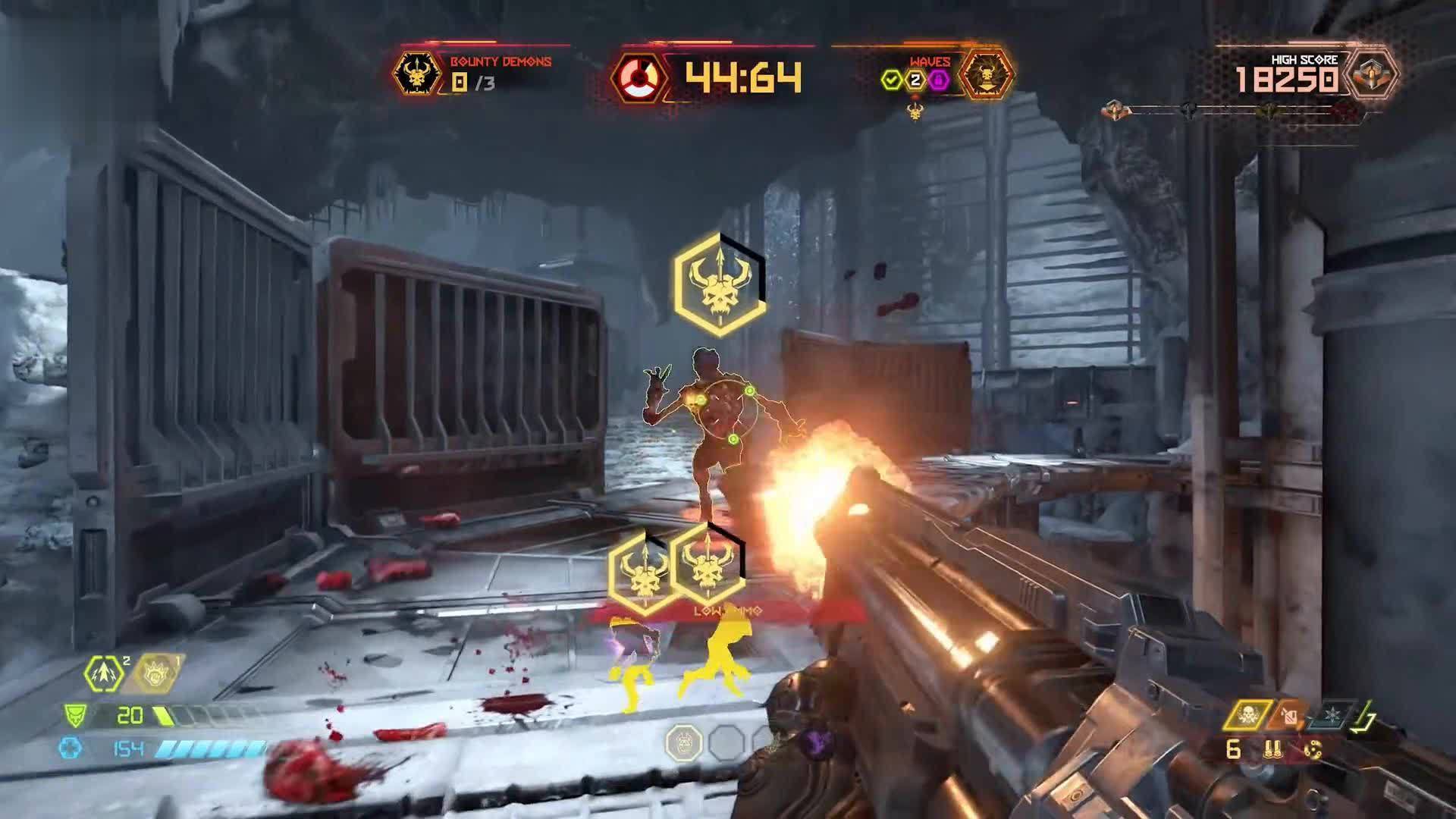
Task: Click the Waves horned skull emblem
Action: point(986,74)
